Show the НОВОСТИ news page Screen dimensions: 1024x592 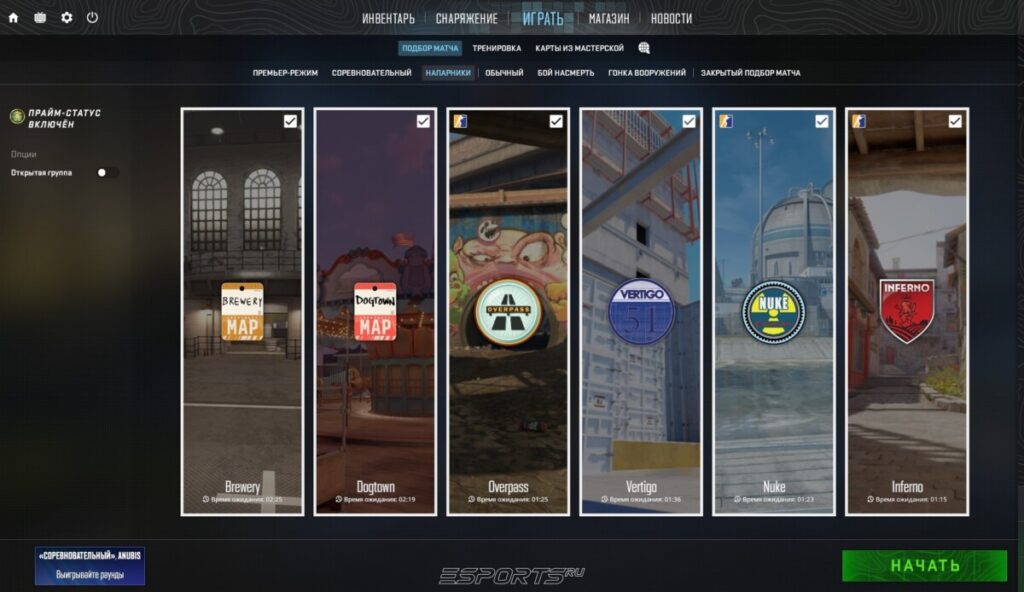[671, 18]
